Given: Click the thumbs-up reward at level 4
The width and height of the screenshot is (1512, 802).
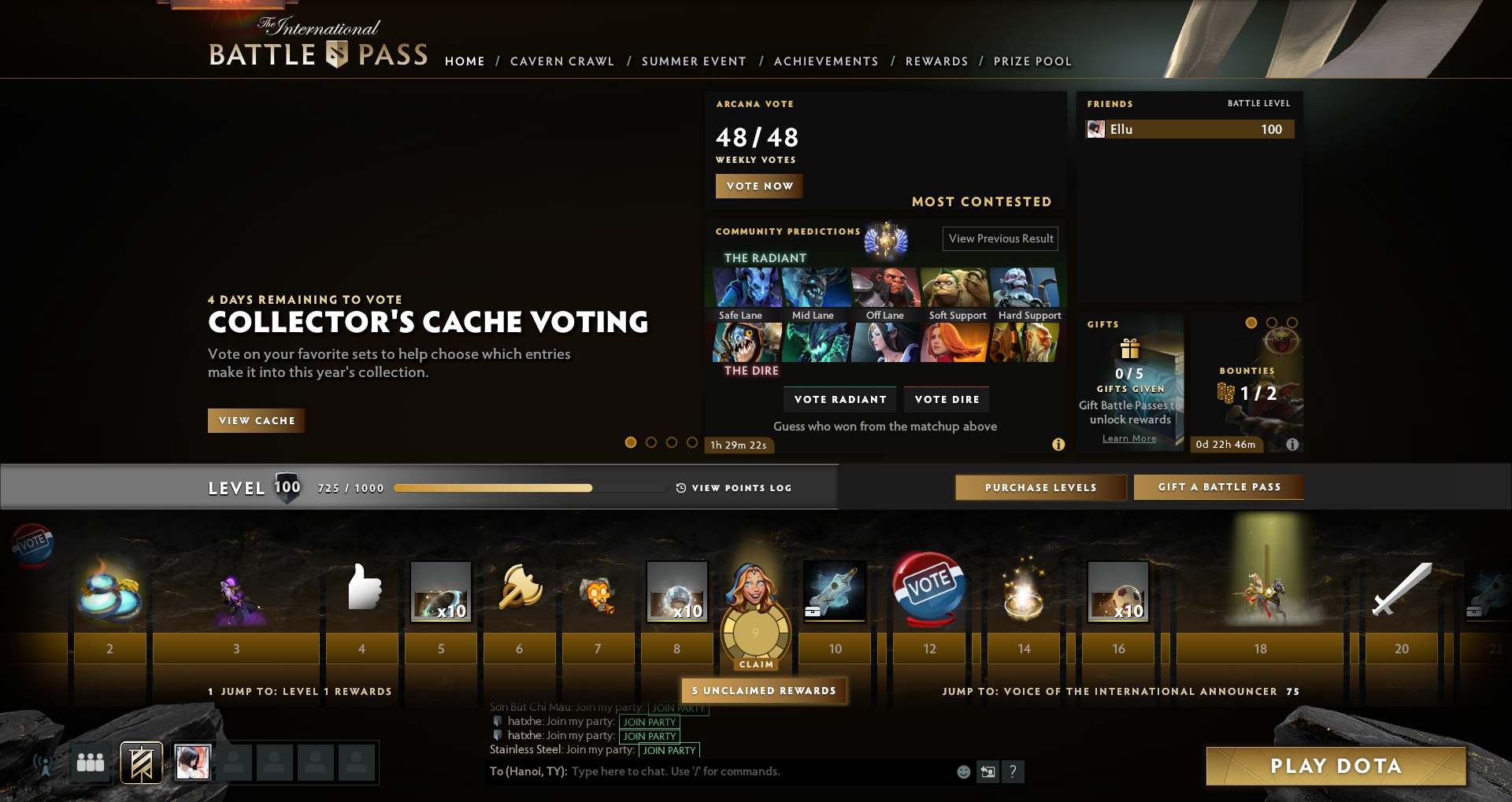Looking at the screenshot, I should pyautogui.click(x=361, y=591).
